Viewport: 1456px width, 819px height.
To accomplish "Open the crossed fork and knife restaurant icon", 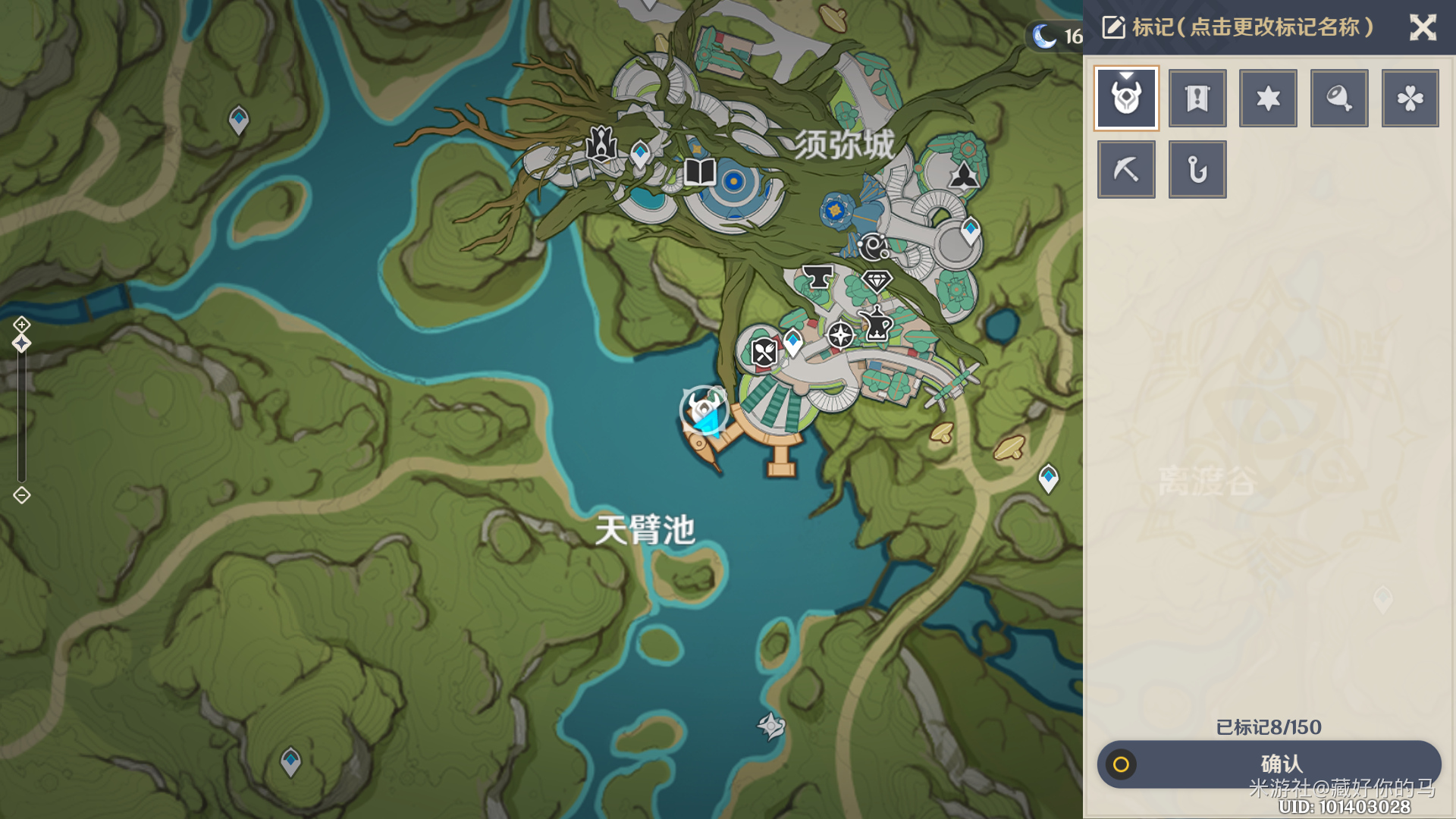I will [x=764, y=352].
